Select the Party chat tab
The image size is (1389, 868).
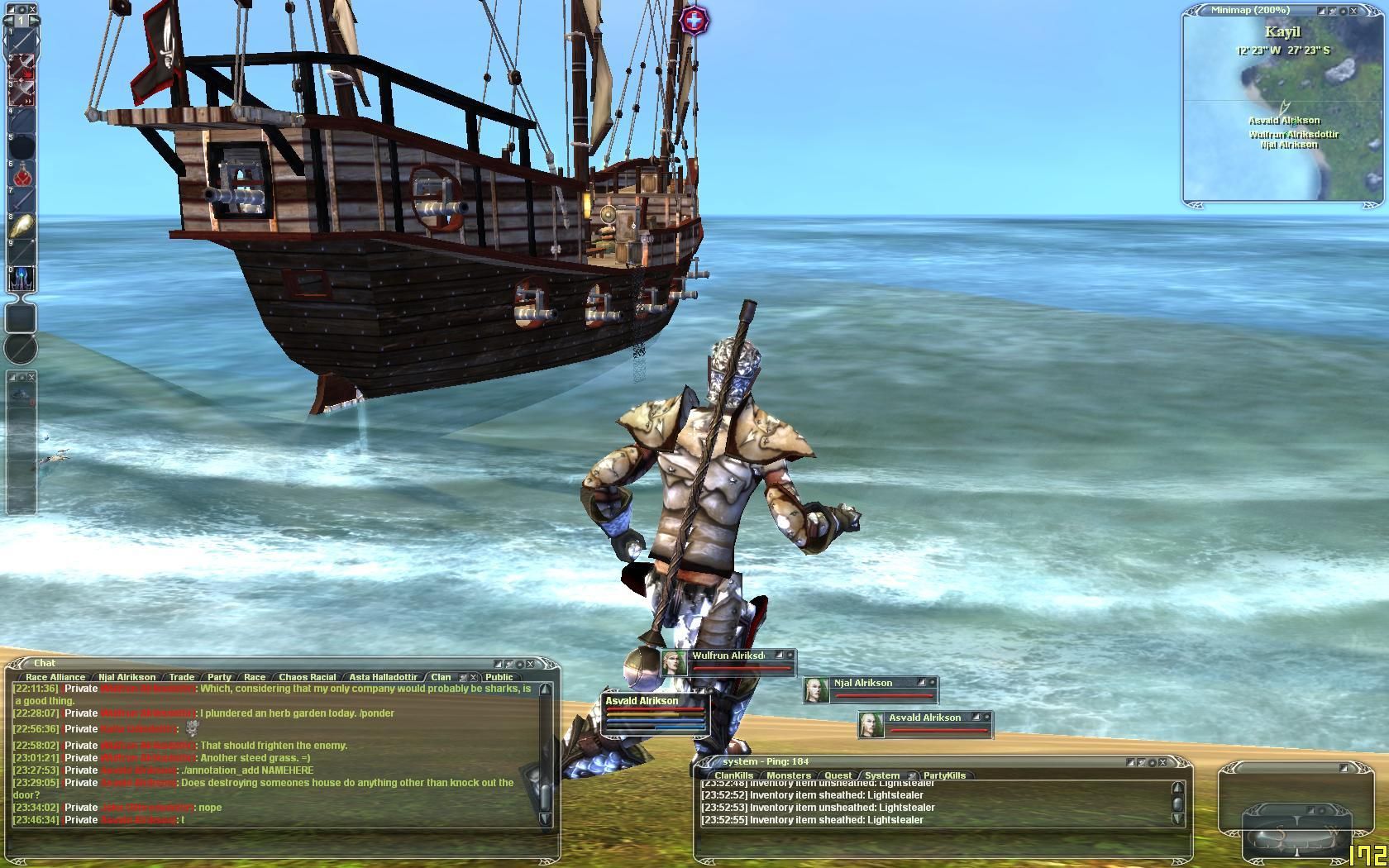tap(219, 677)
